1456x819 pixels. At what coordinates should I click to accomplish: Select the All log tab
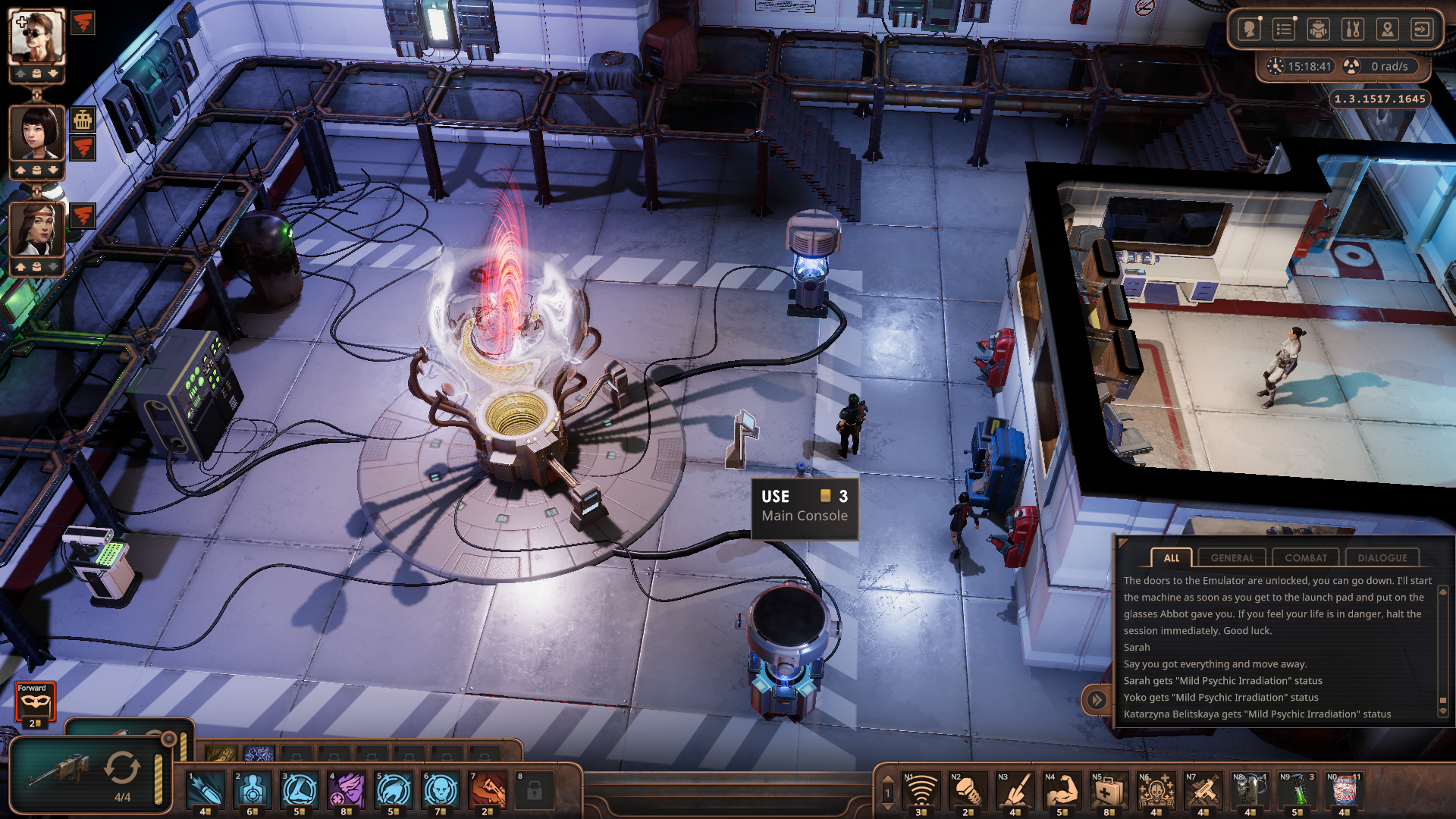tap(1171, 557)
